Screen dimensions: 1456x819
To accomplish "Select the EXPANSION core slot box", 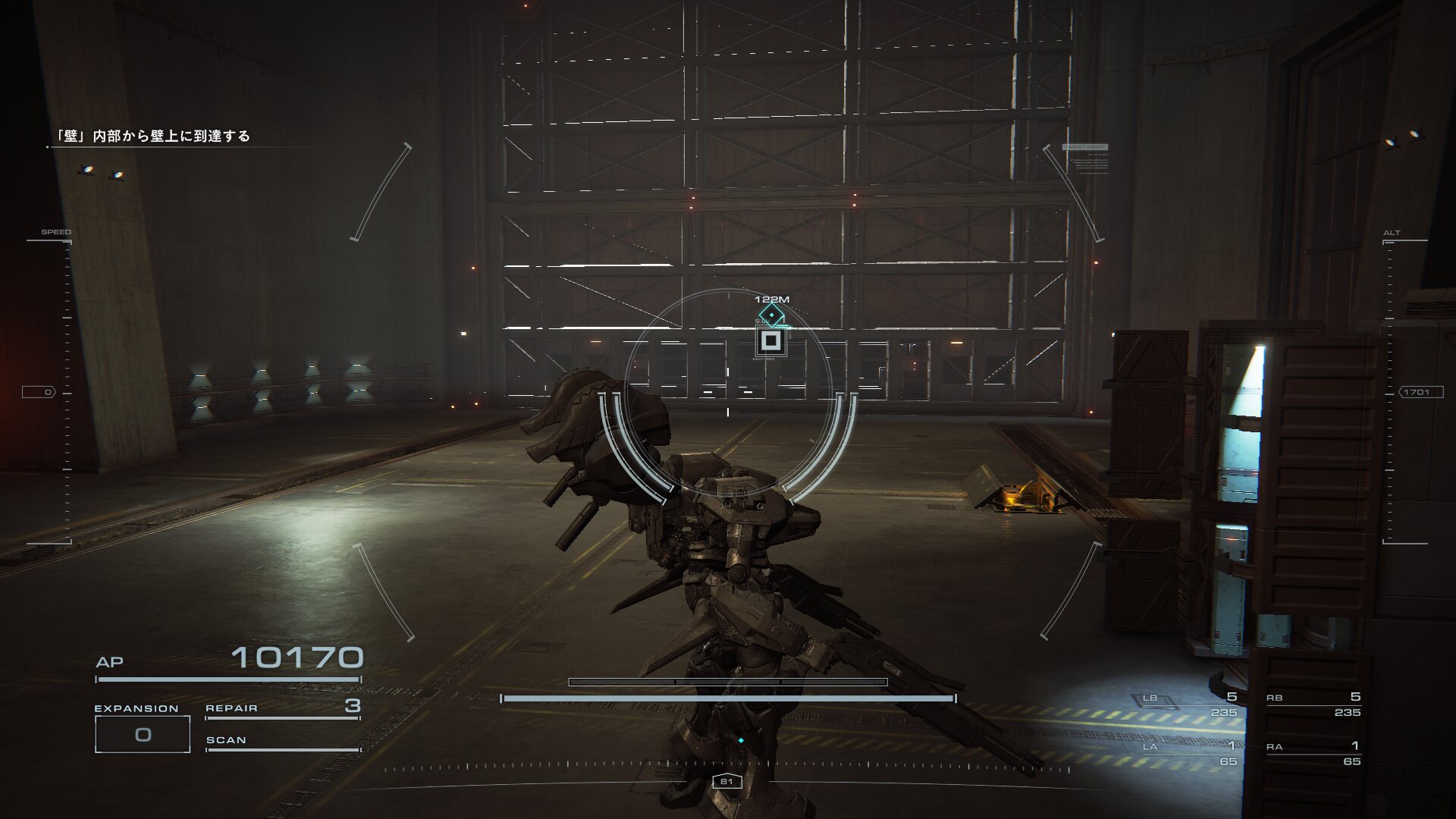I will click(143, 734).
